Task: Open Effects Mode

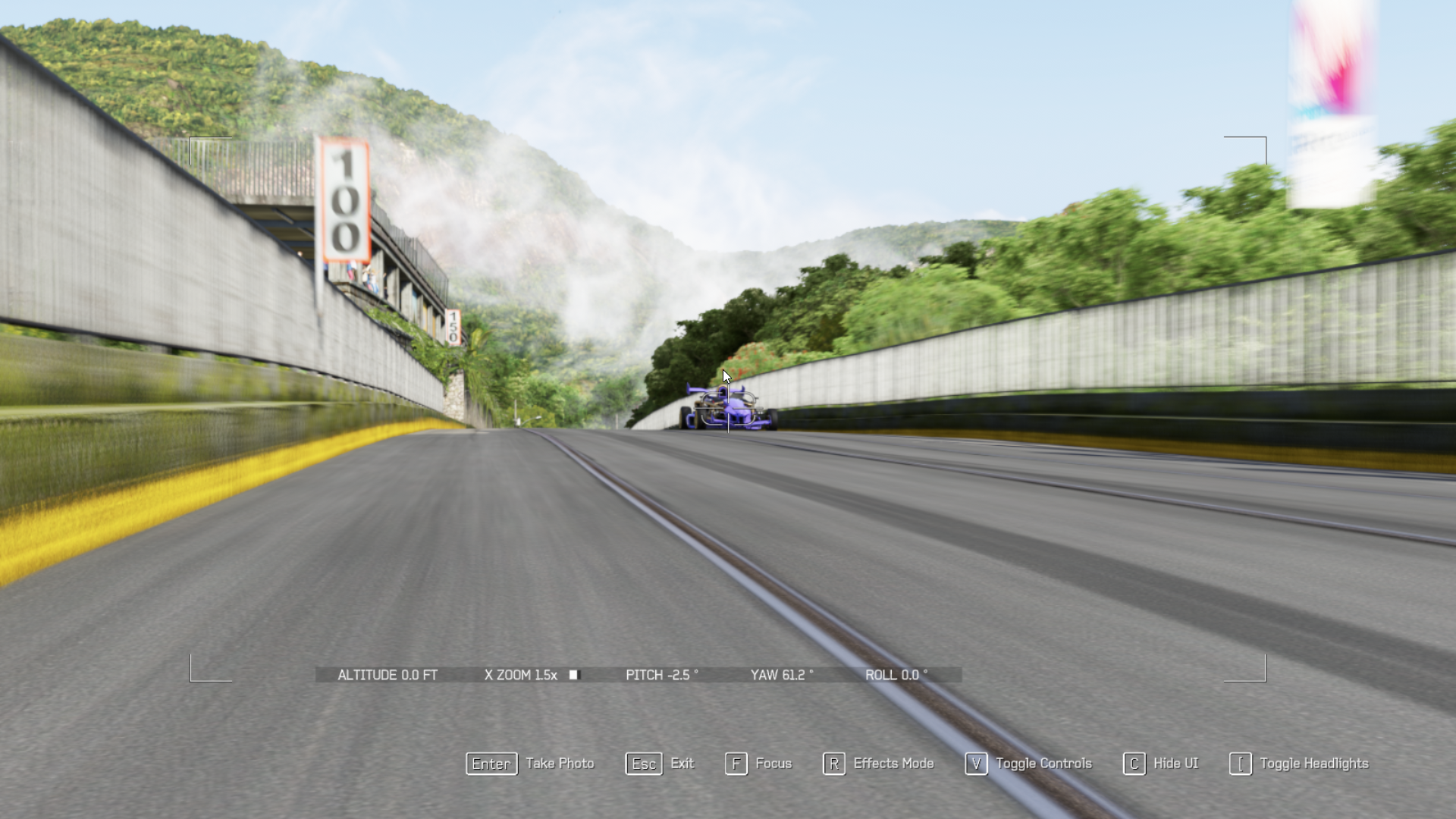Action: click(x=878, y=764)
